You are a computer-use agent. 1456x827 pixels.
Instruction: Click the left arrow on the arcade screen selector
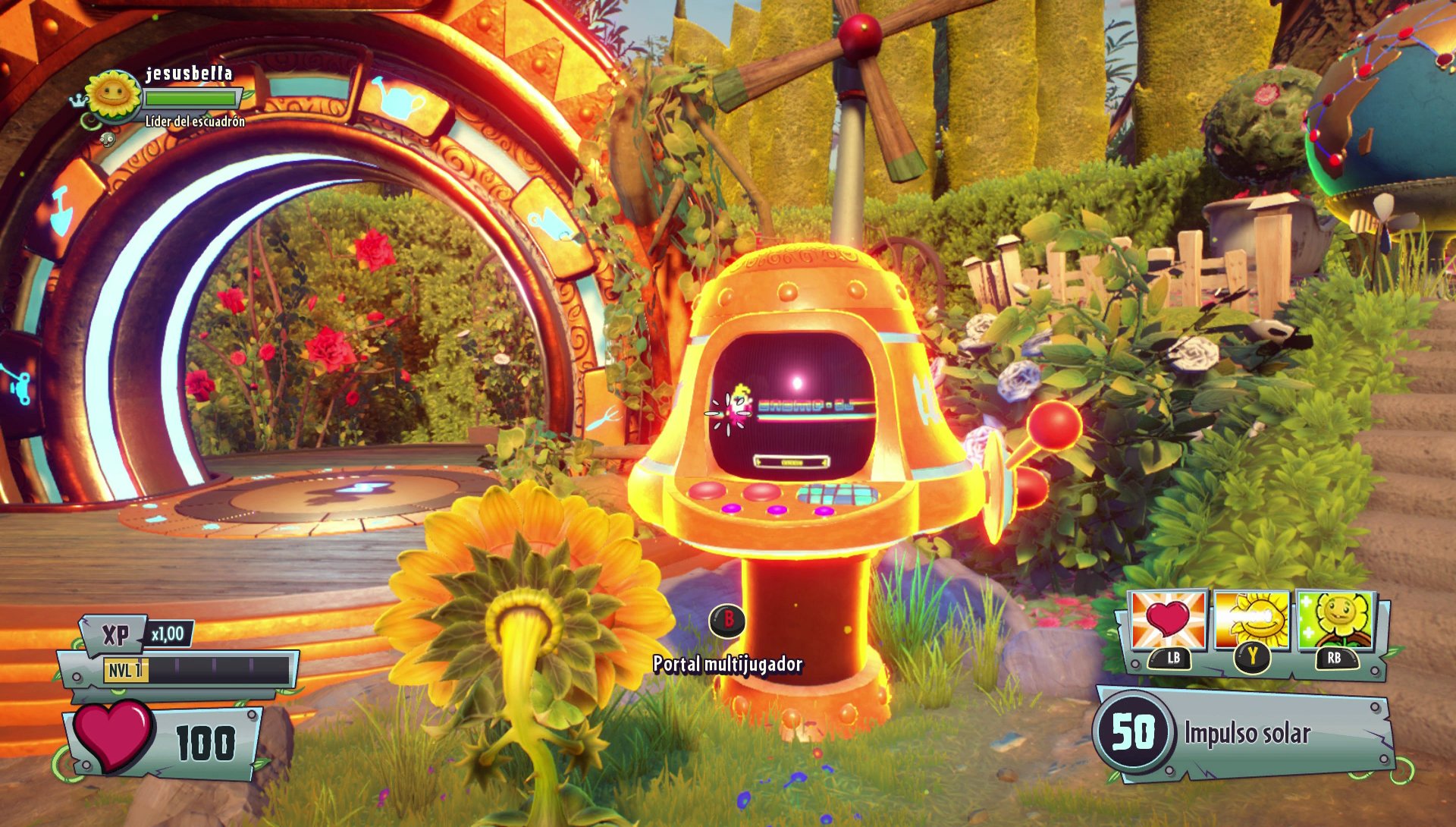coord(758,462)
